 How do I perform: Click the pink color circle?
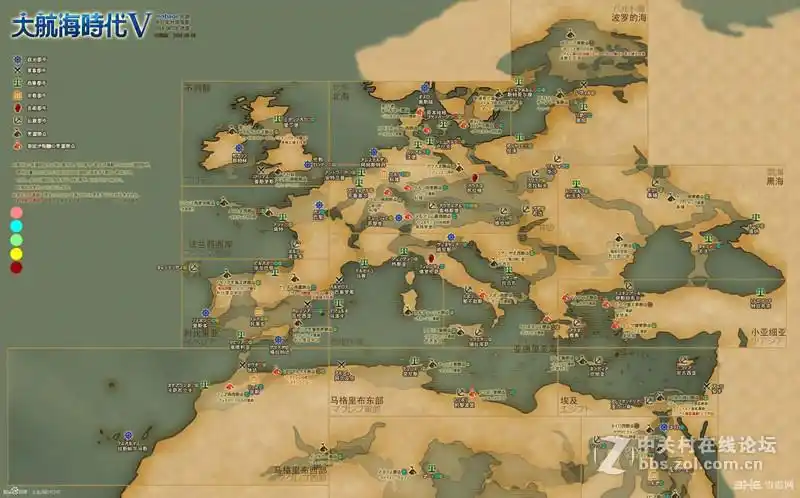[16, 212]
